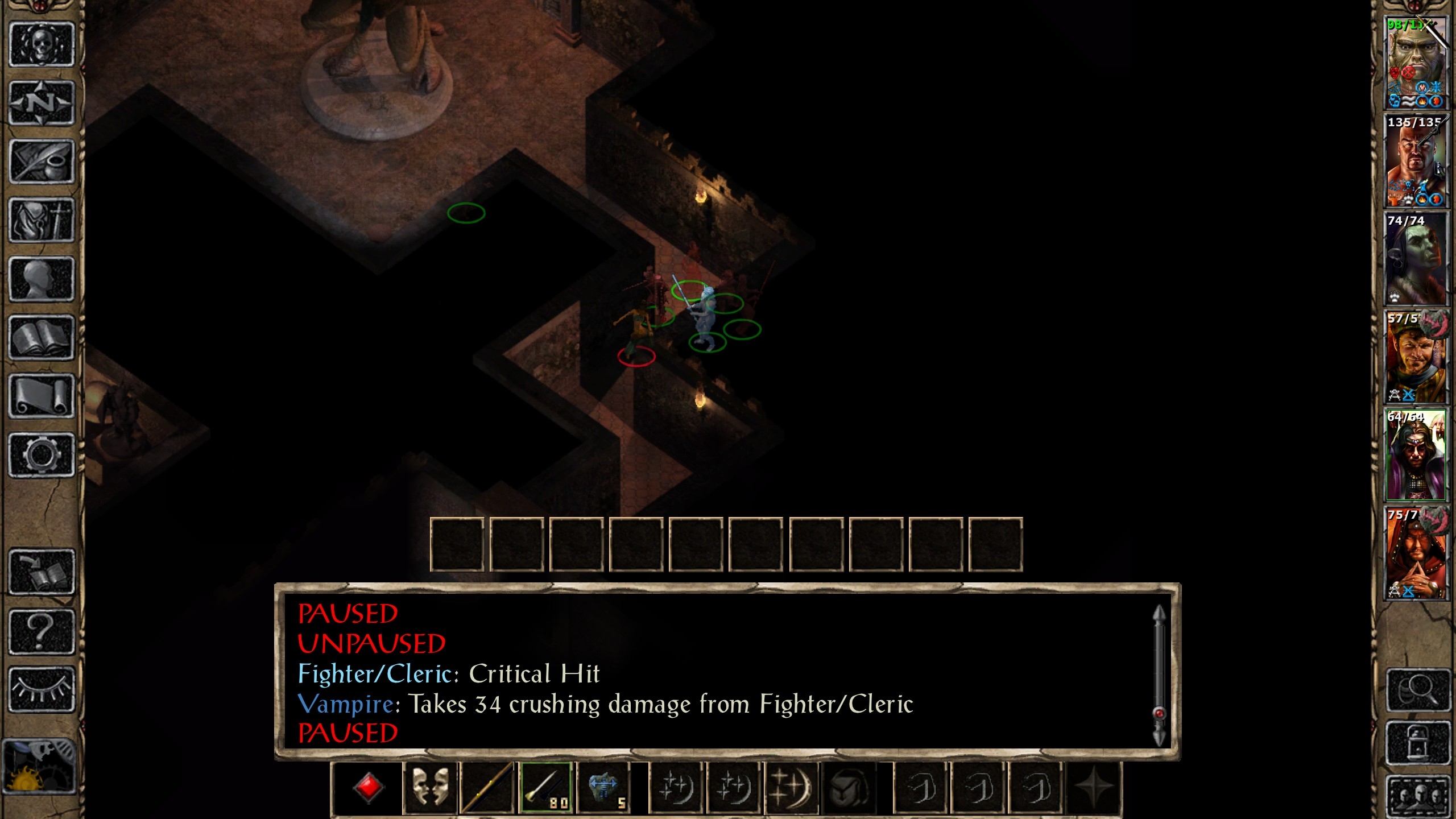The width and height of the screenshot is (1456, 819).
Task: Toggle interface visibility with the closed-eye button
Action: (42, 689)
